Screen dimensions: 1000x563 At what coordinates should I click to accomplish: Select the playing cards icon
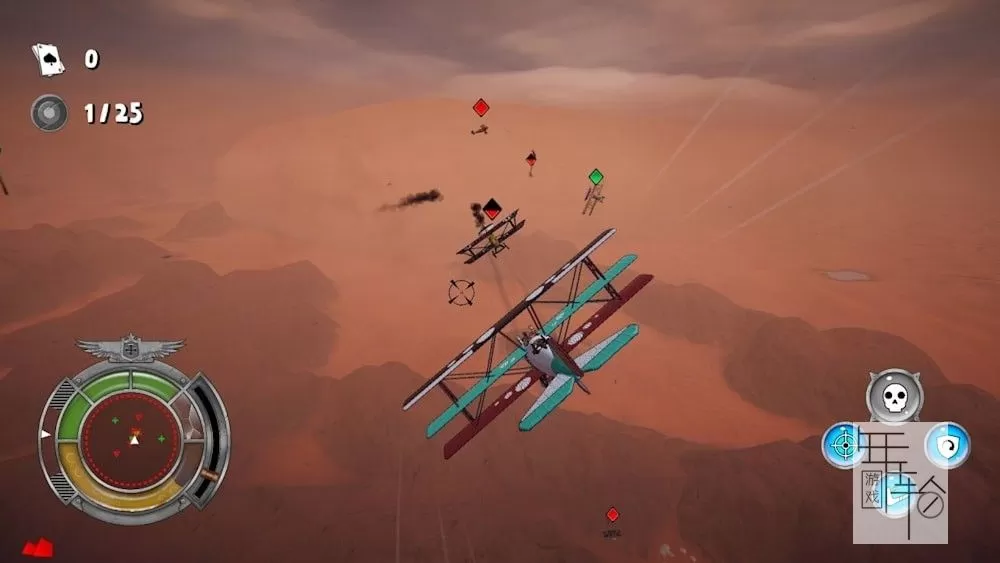[47, 59]
